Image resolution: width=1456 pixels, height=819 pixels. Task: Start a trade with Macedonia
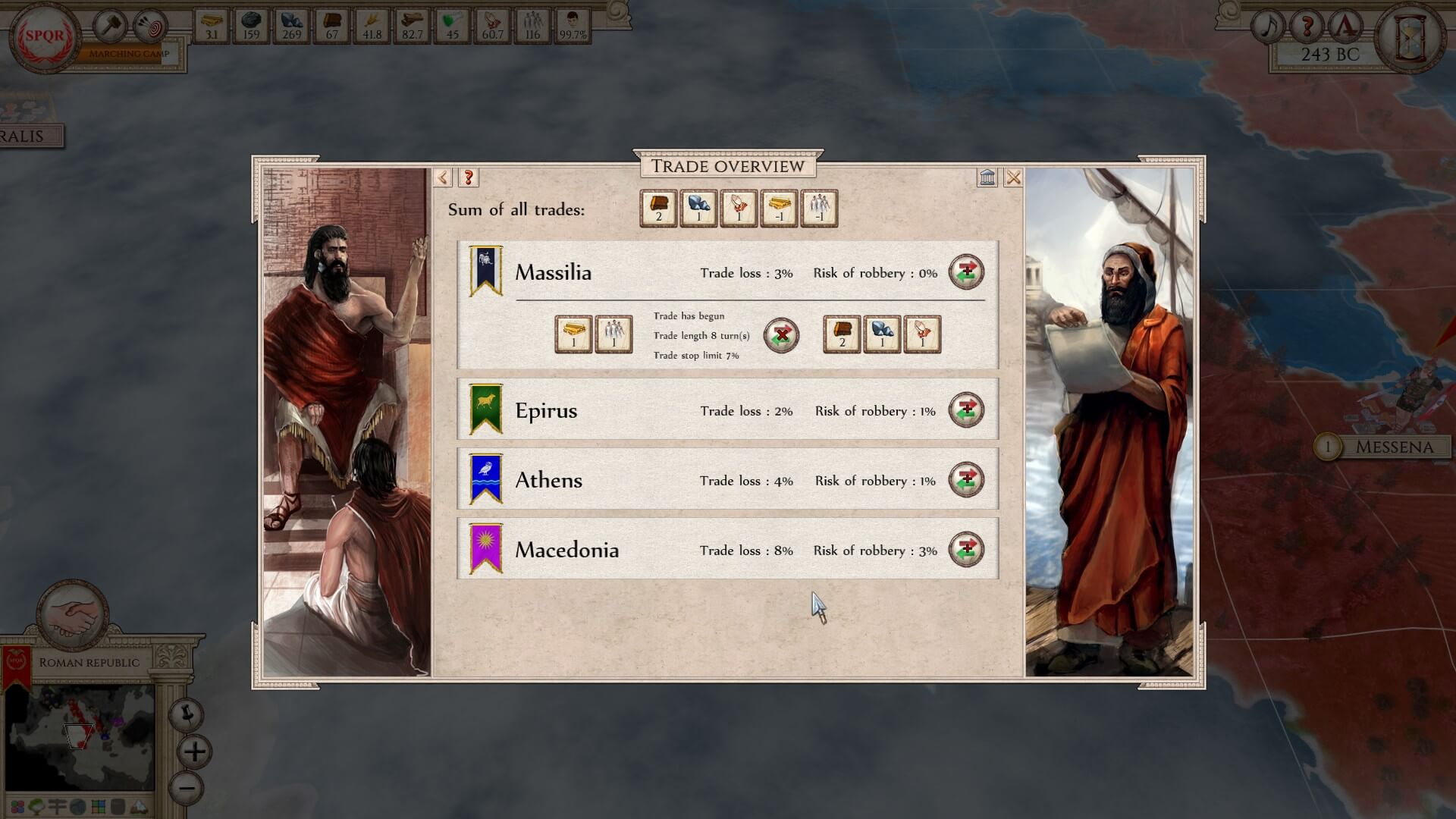(966, 550)
